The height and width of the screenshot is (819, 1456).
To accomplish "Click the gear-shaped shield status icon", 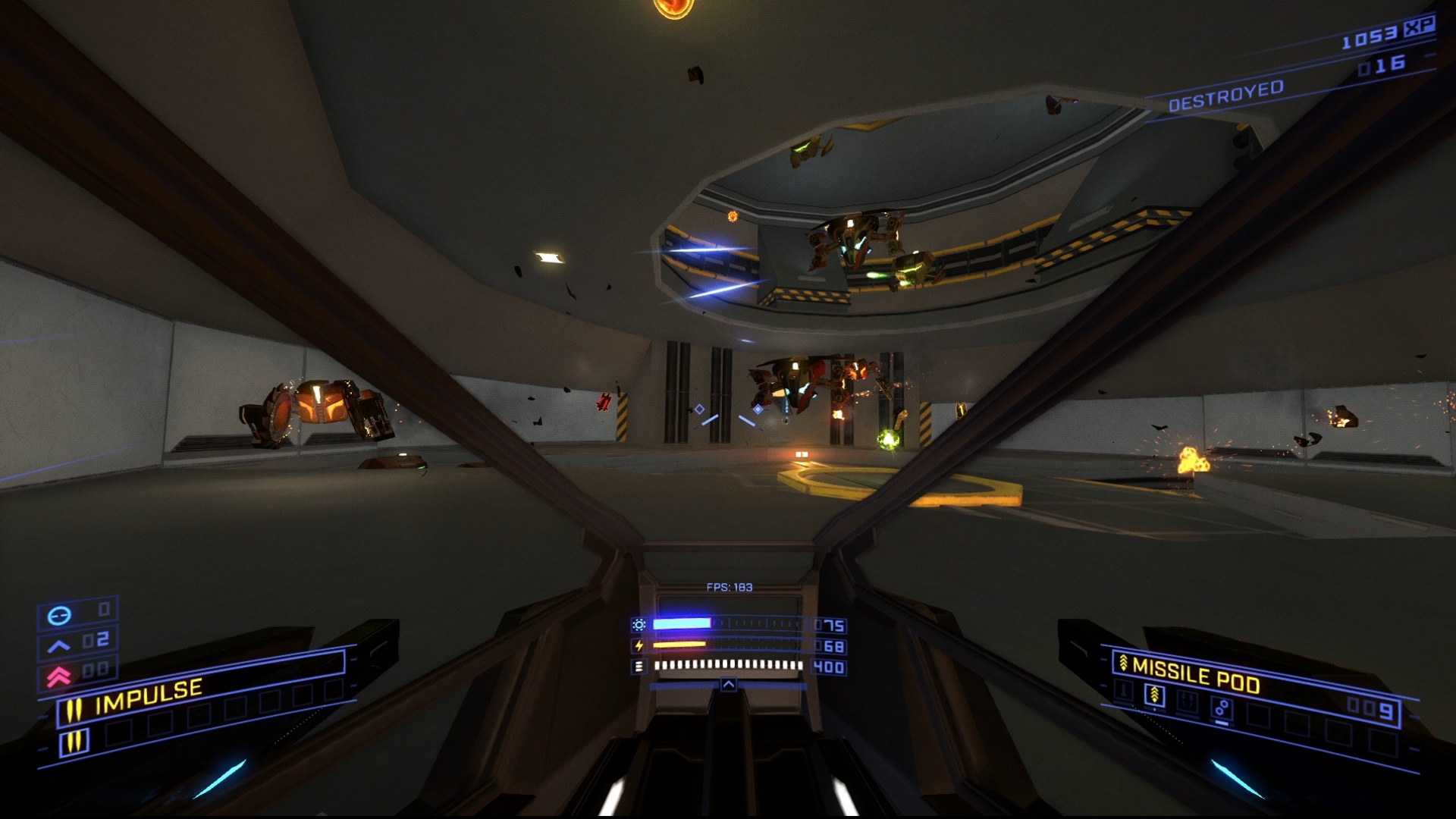I will 639,625.
